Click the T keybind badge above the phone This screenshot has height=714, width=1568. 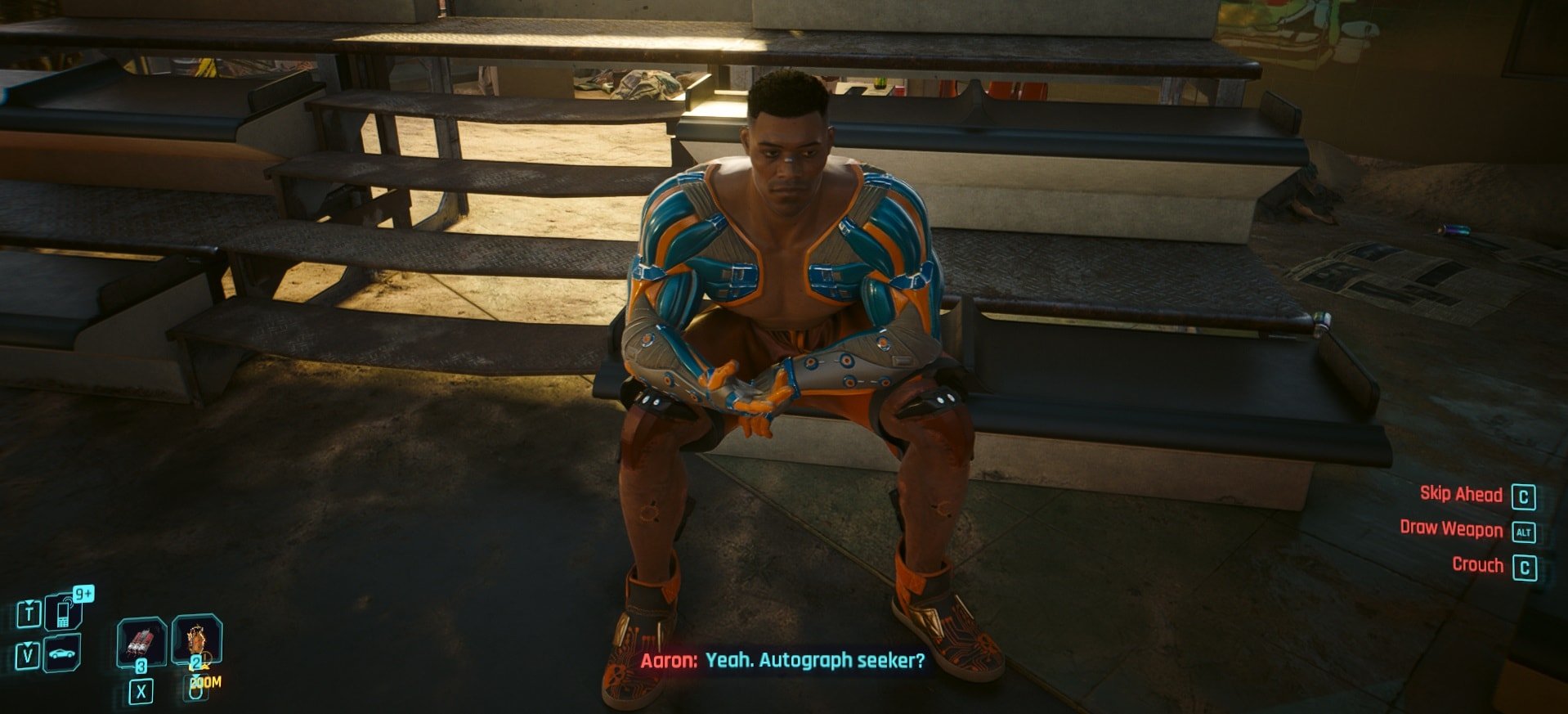tap(29, 613)
